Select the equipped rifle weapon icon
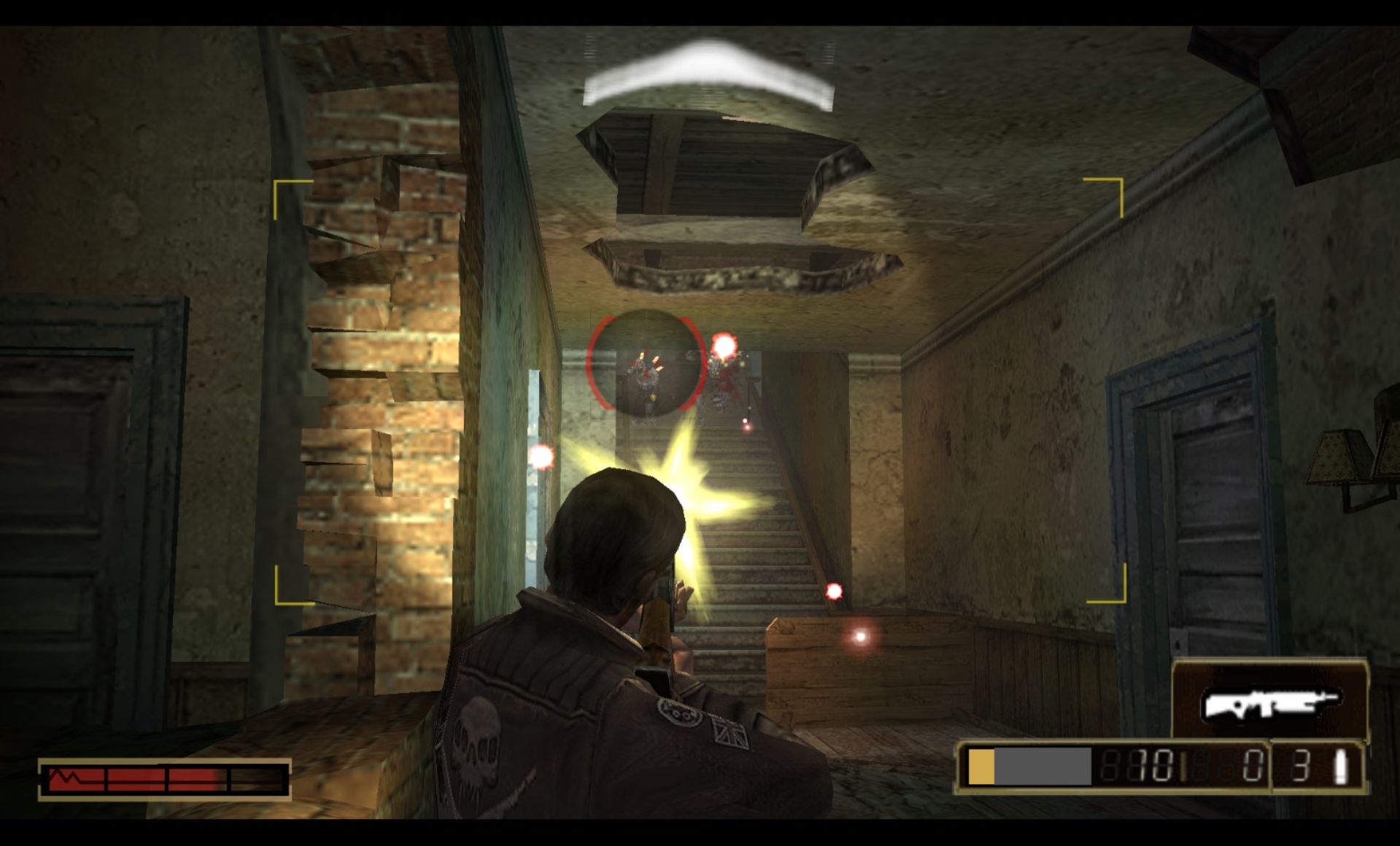Image resolution: width=1400 pixels, height=846 pixels. (x=1269, y=704)
